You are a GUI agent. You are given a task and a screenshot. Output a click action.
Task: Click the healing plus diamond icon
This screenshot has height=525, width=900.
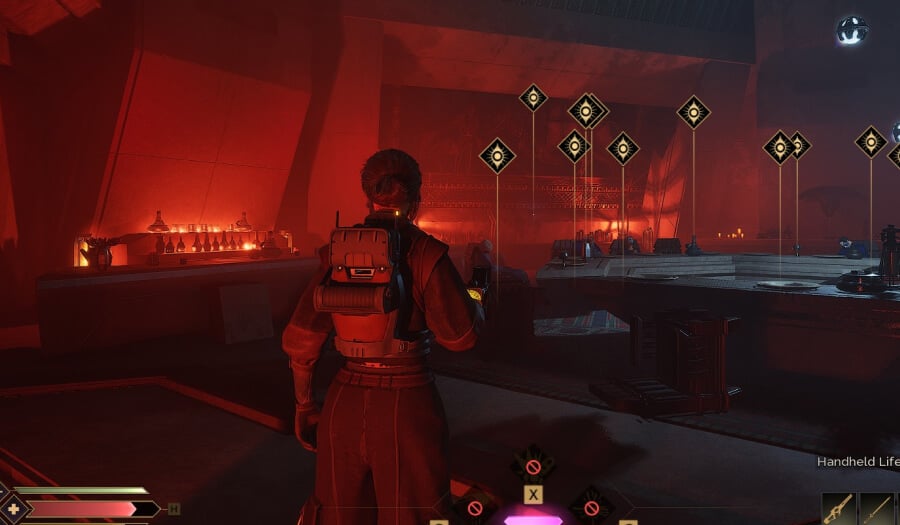click(x=14, y=508)
